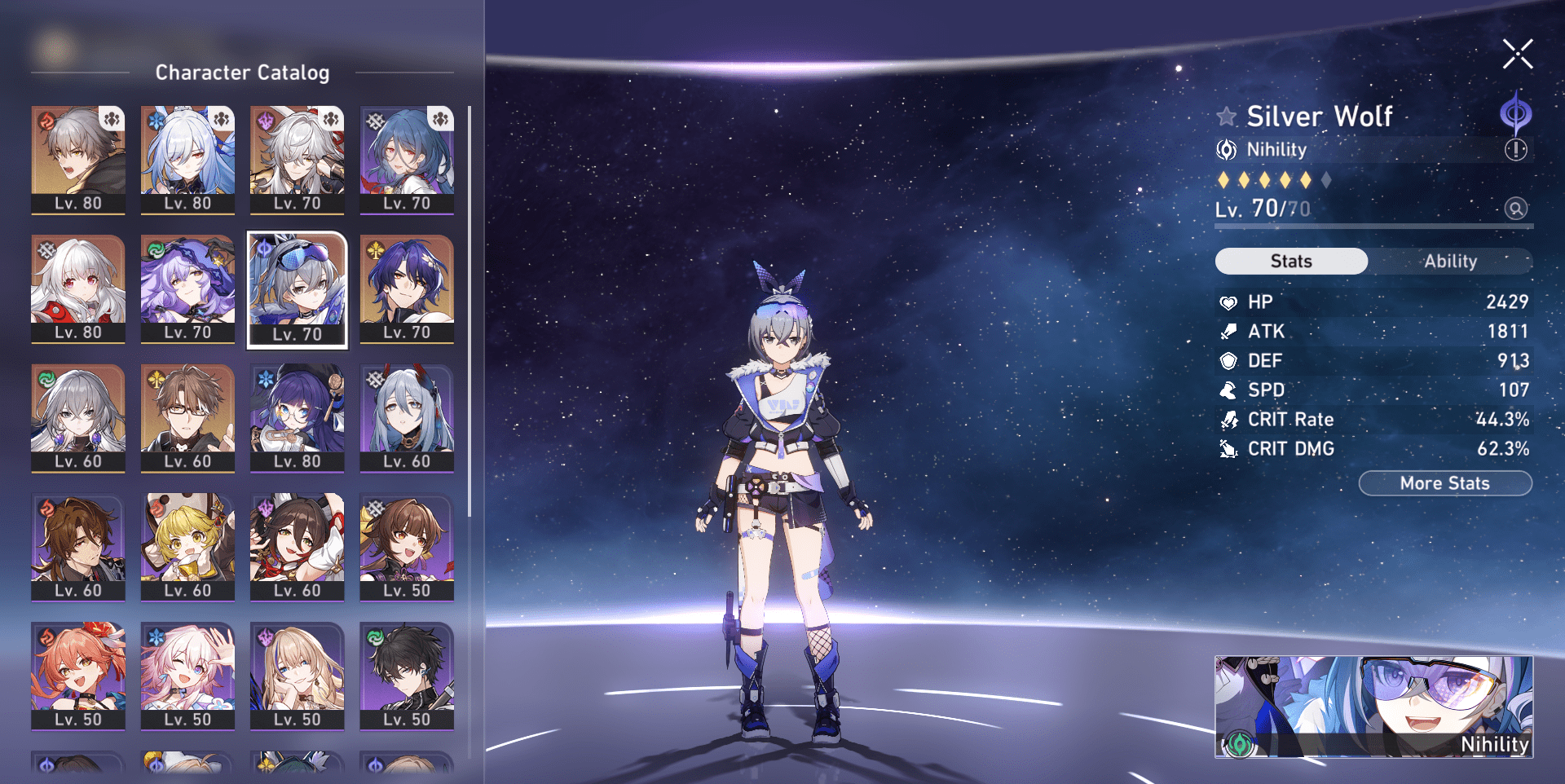
Task: Click the magnifier icon beside the level
Action: [x=1515, y=209]
